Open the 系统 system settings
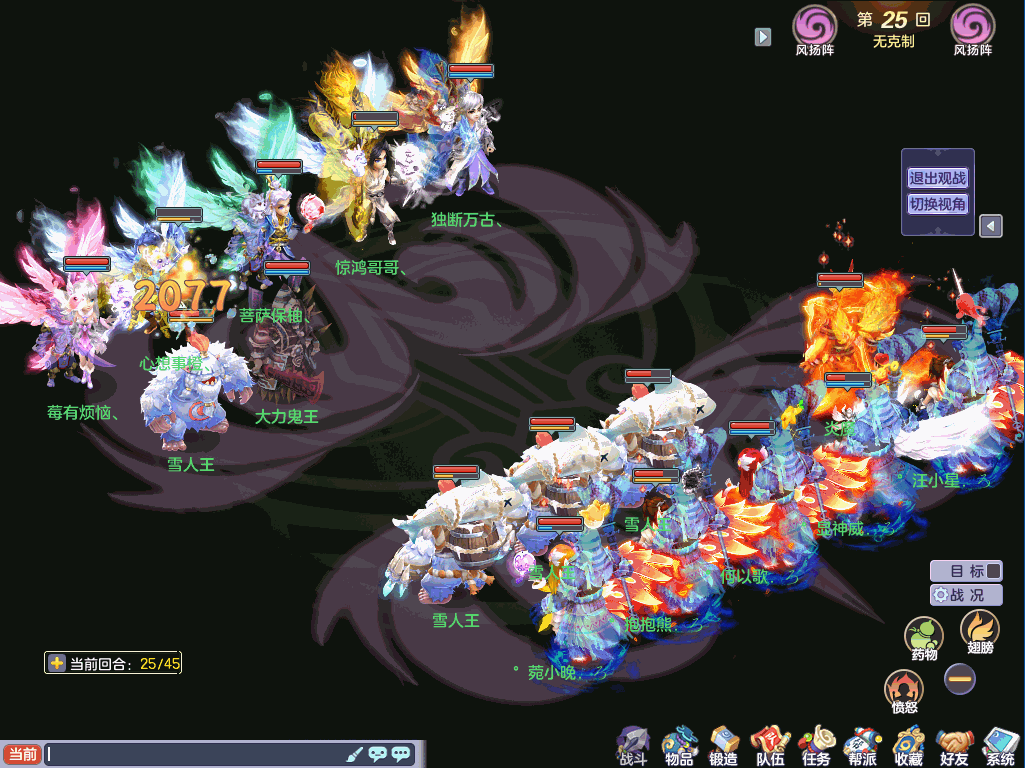 pos(1000,746)
